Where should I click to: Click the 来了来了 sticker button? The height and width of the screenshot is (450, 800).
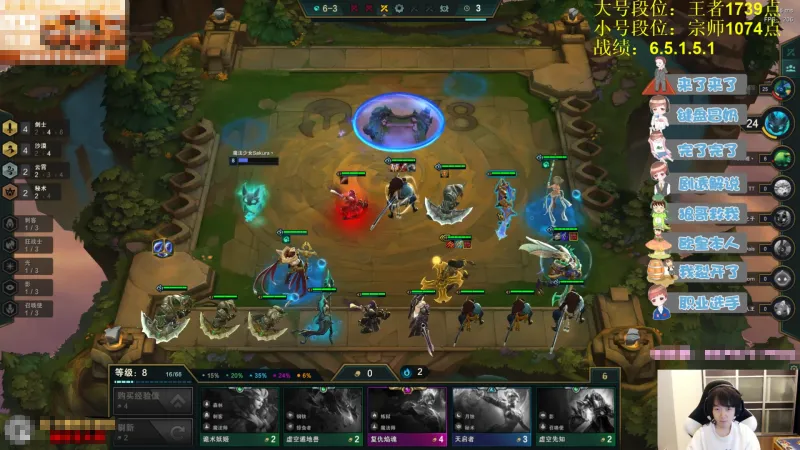pyautogui.click(x=705, y=83)
